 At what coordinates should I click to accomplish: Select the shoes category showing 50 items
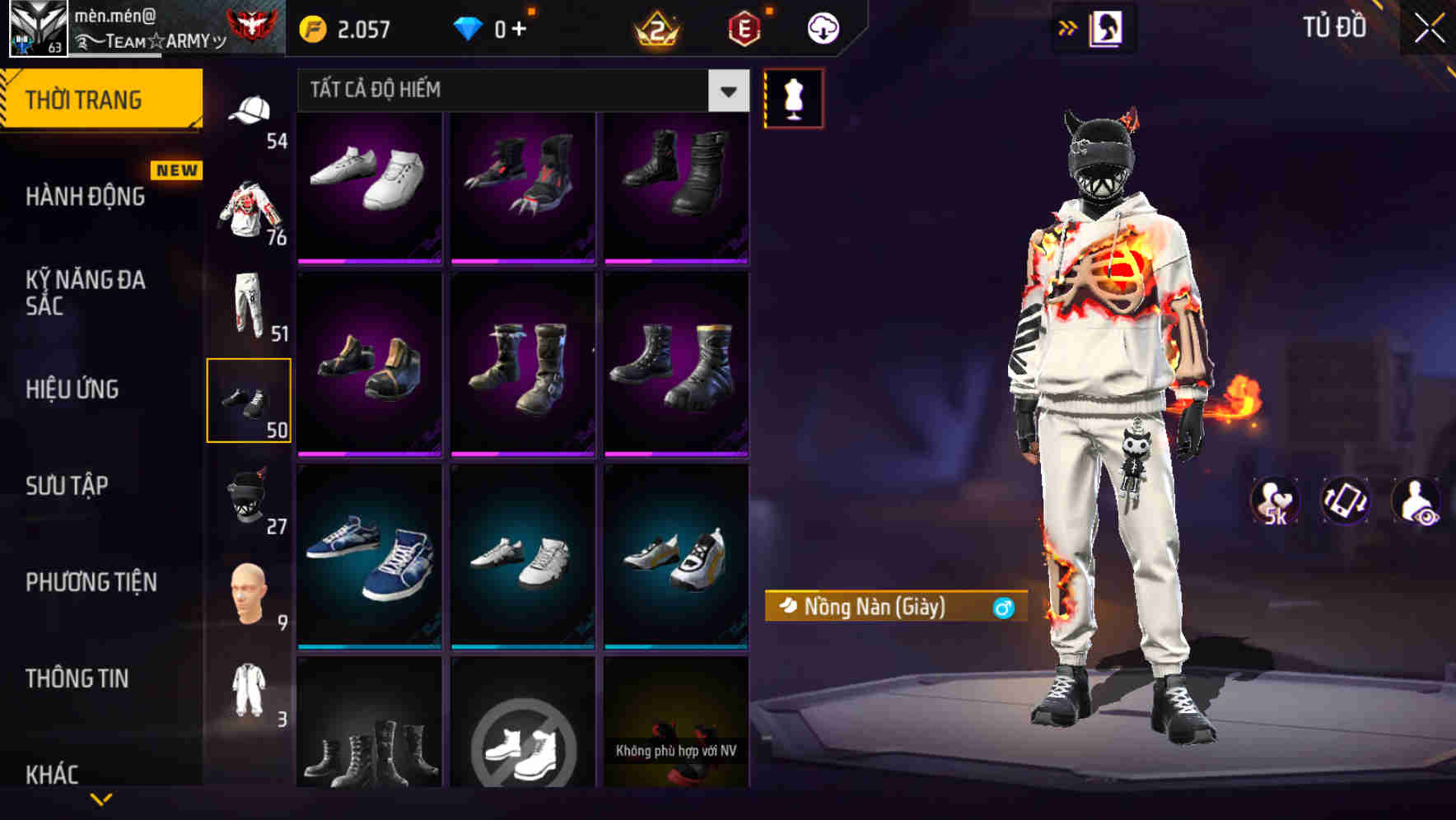pyautogui.click(x=250, y=399)
